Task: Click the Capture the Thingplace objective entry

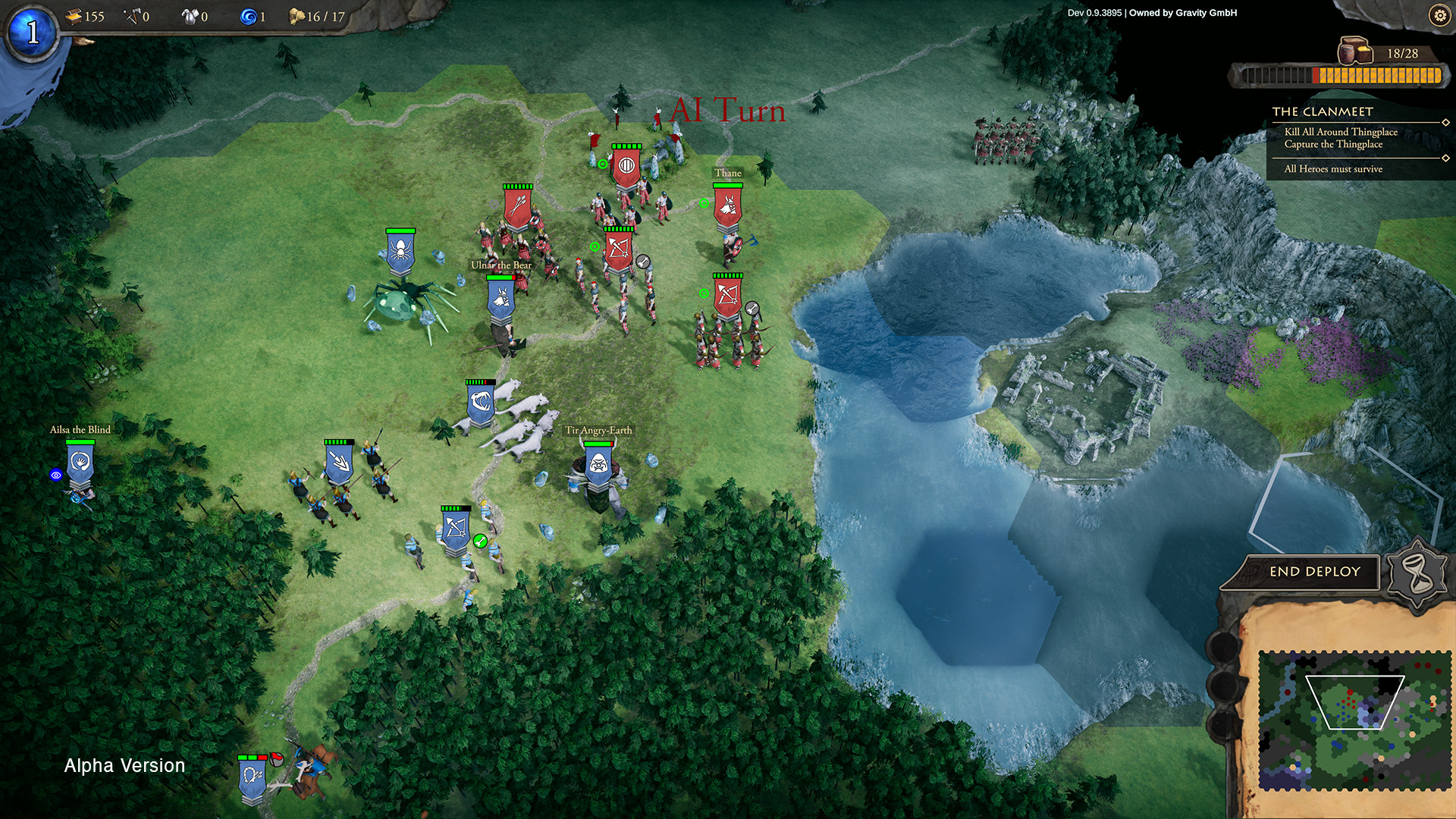Action: point(1335,143)
